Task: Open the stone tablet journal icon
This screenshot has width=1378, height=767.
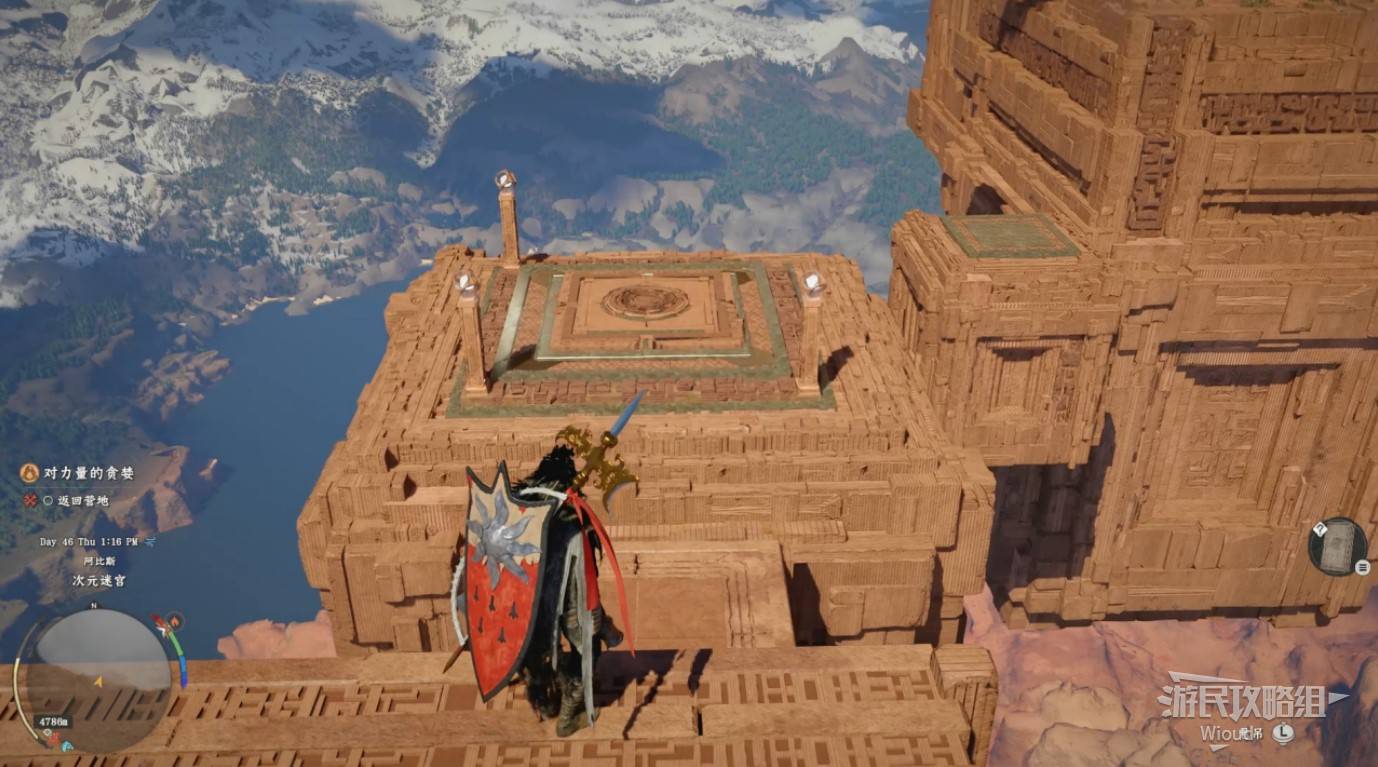Action: [1337, 546]
